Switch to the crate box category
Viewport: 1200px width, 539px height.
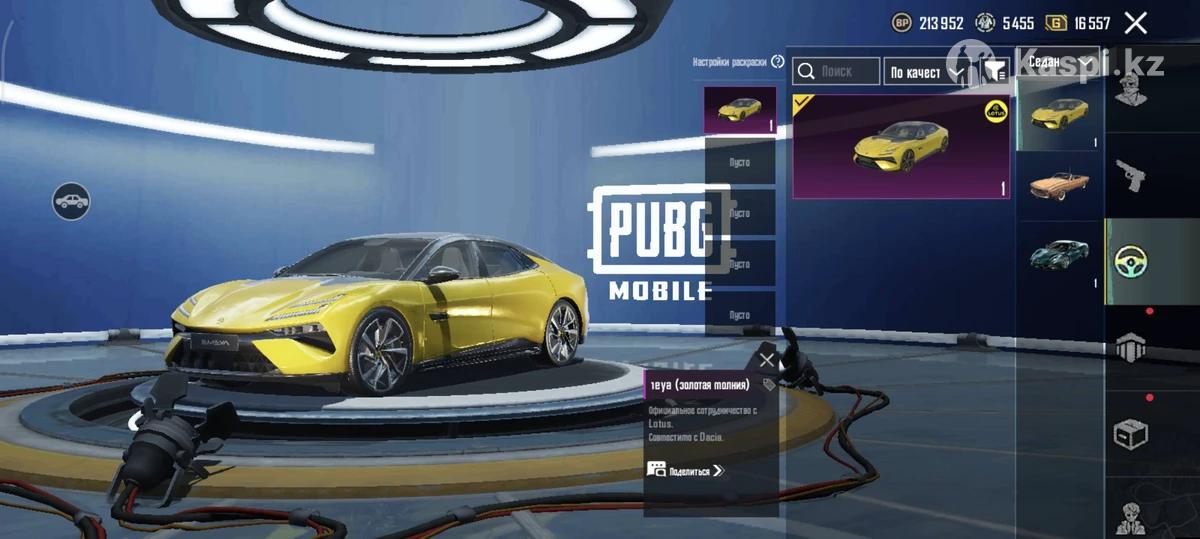pos(1131,434)
